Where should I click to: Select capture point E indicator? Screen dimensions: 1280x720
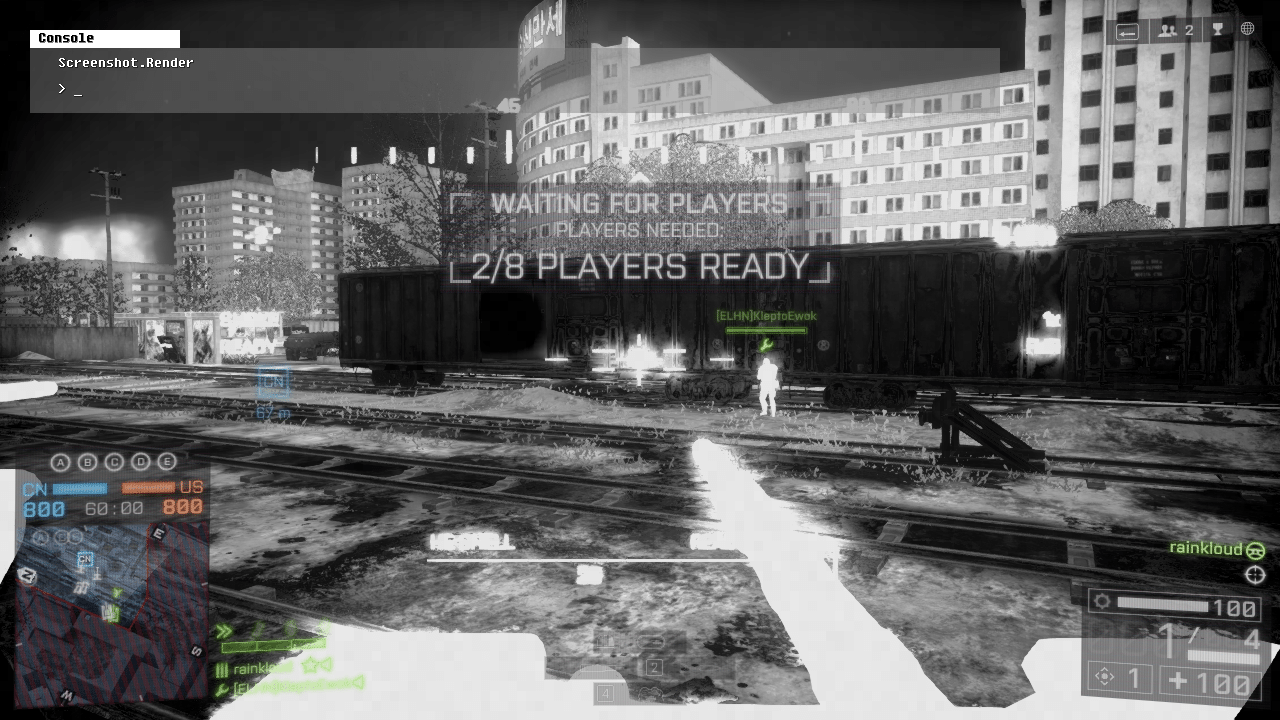tap(167, 462)
